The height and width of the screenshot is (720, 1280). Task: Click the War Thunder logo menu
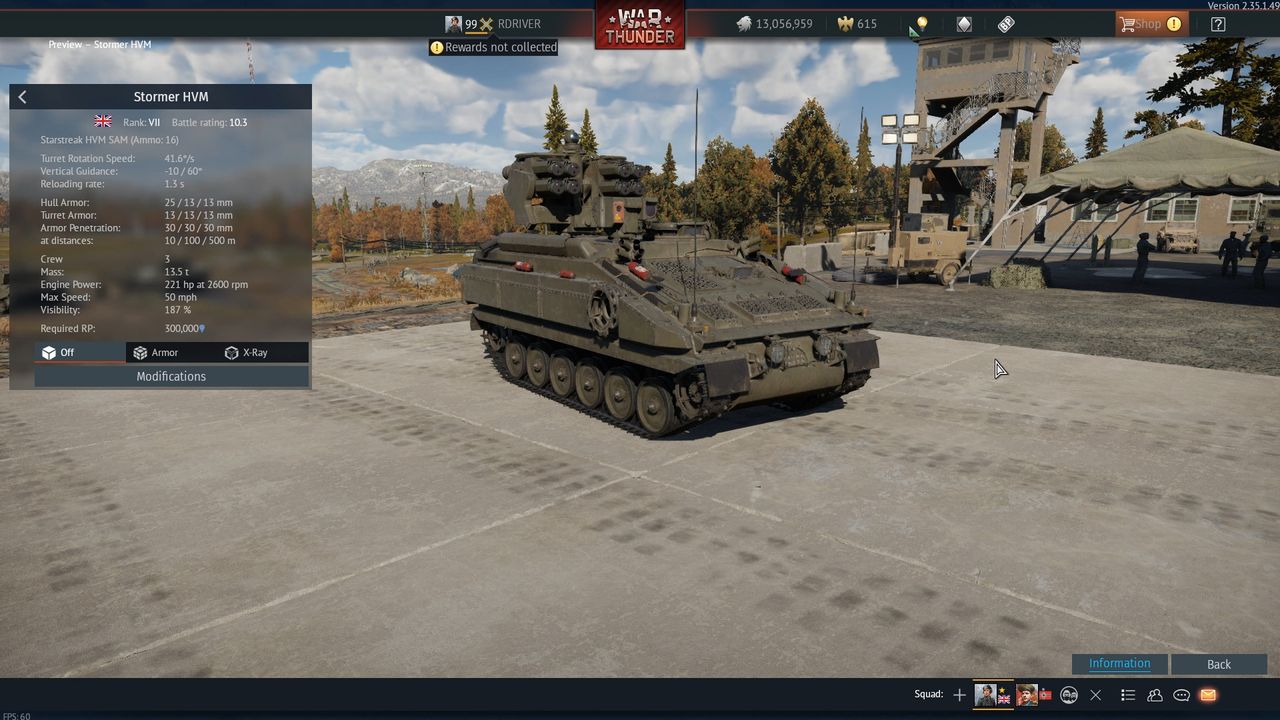pos(640,24)
